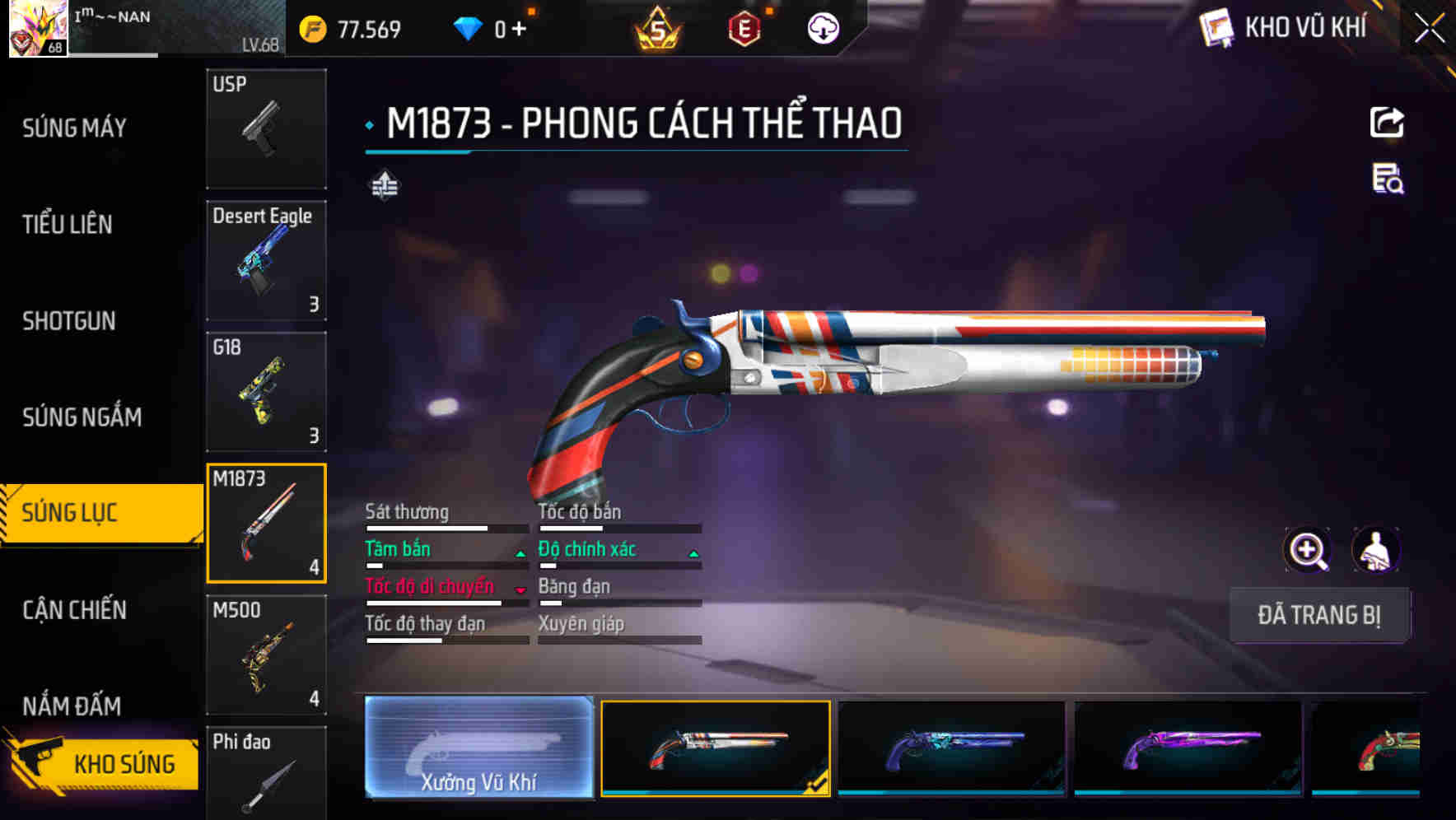Select the Shotgun category
Viewport: 1456px width, 820px height.
(69, 320)
